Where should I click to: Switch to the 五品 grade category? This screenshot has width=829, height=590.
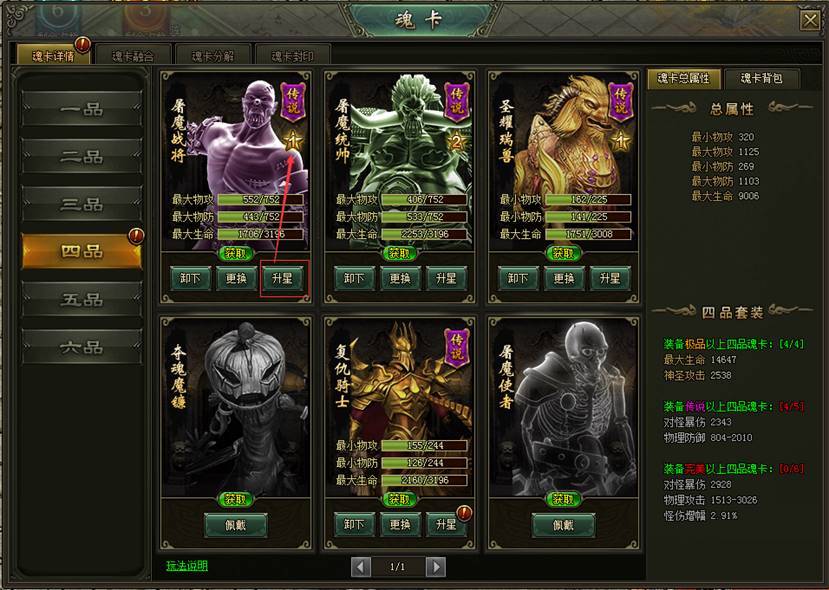click(x=82, y=300)
